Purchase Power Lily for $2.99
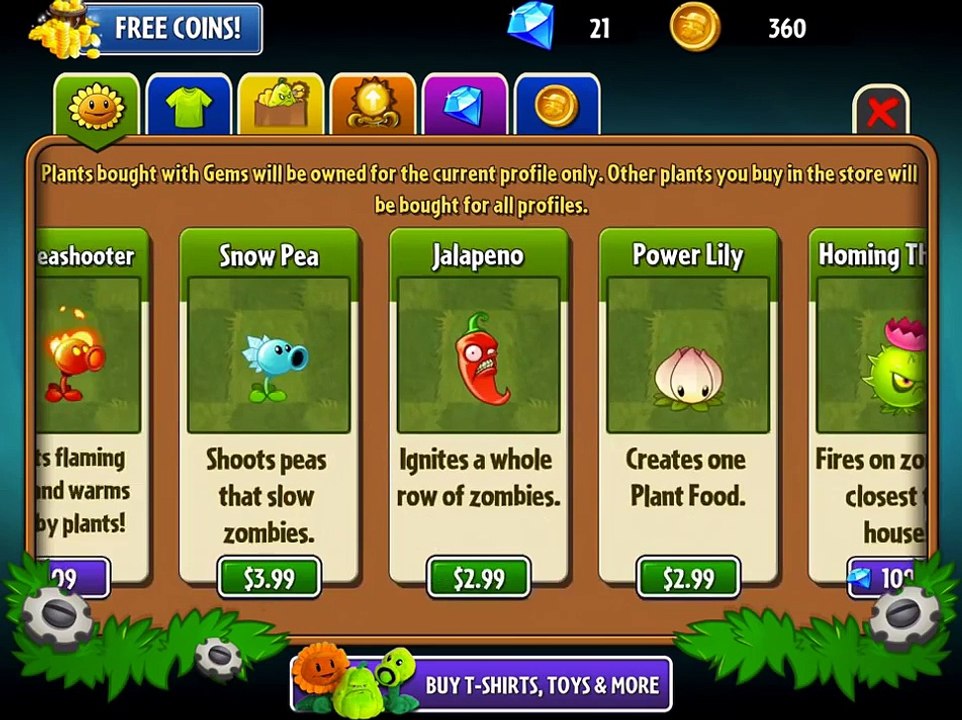The image size is (962, 720). pos(689,578)
